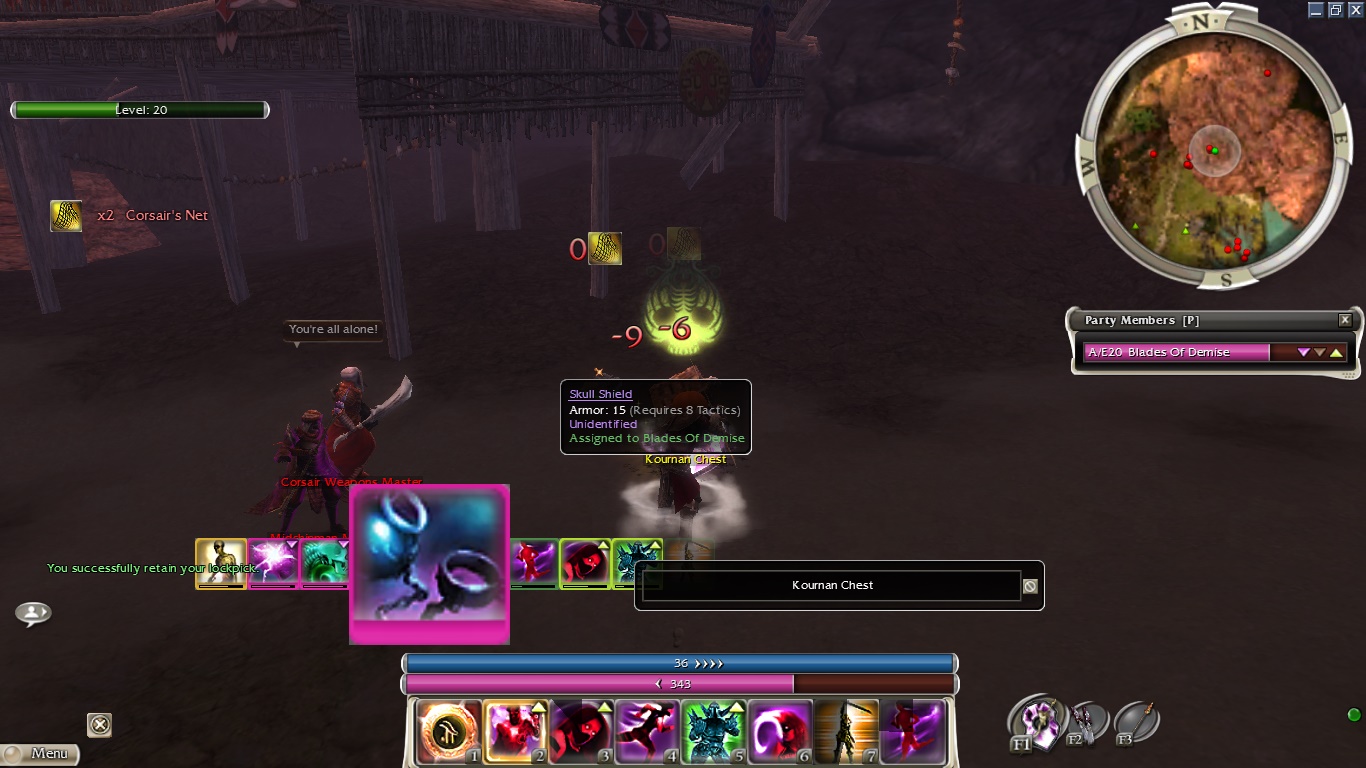The image size is (1366, 768).
Task: Activate the green armored knight skill in slot 5
Action: pyautogui.click(x=713, y=731)
